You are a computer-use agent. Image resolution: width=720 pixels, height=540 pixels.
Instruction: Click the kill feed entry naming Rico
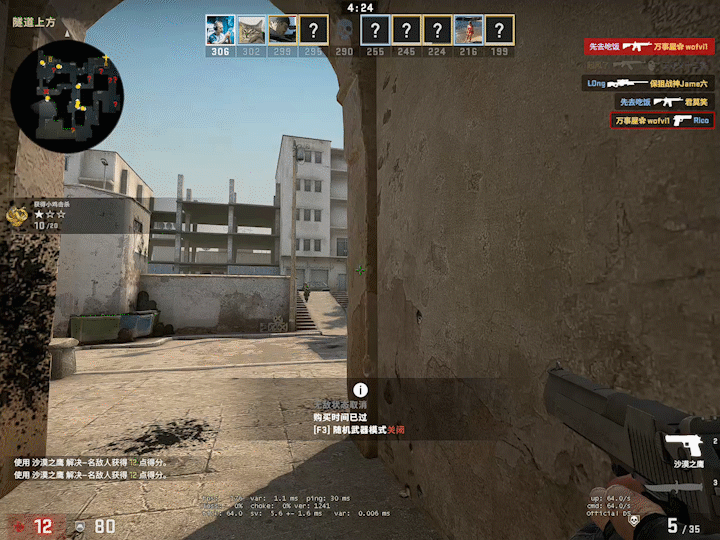pos(663,120)
